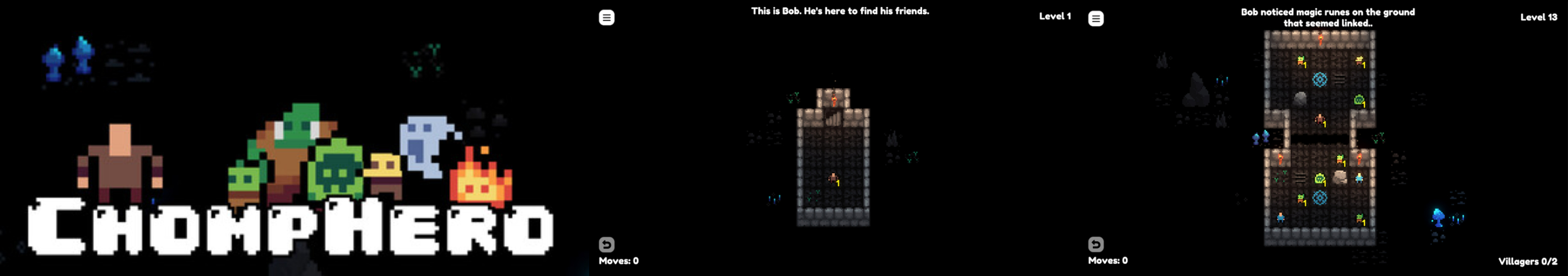Viewport: 1568px width, 276px height.
Task: Open the hamburger menu beside the Level 13 view
Action: click(x=1096, y=19)
